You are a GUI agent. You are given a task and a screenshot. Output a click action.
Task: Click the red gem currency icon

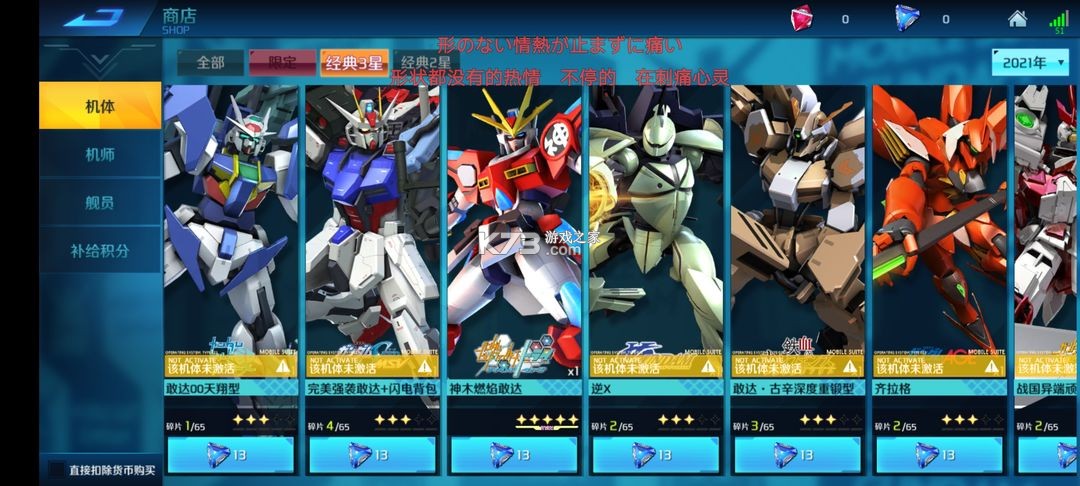tap(802, 18)
